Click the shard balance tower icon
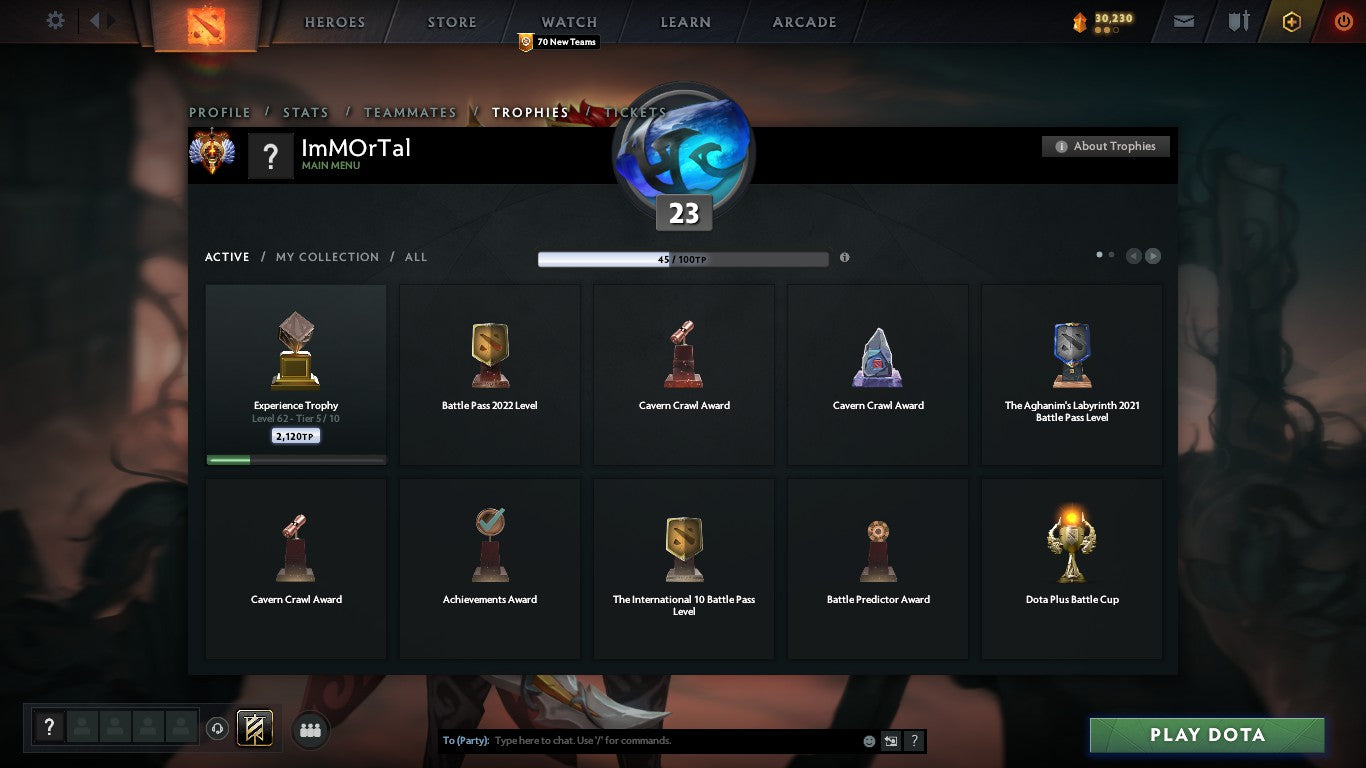Image resolution: width=1366 pixels, height=768 pixels. [x=1079, y=20]
